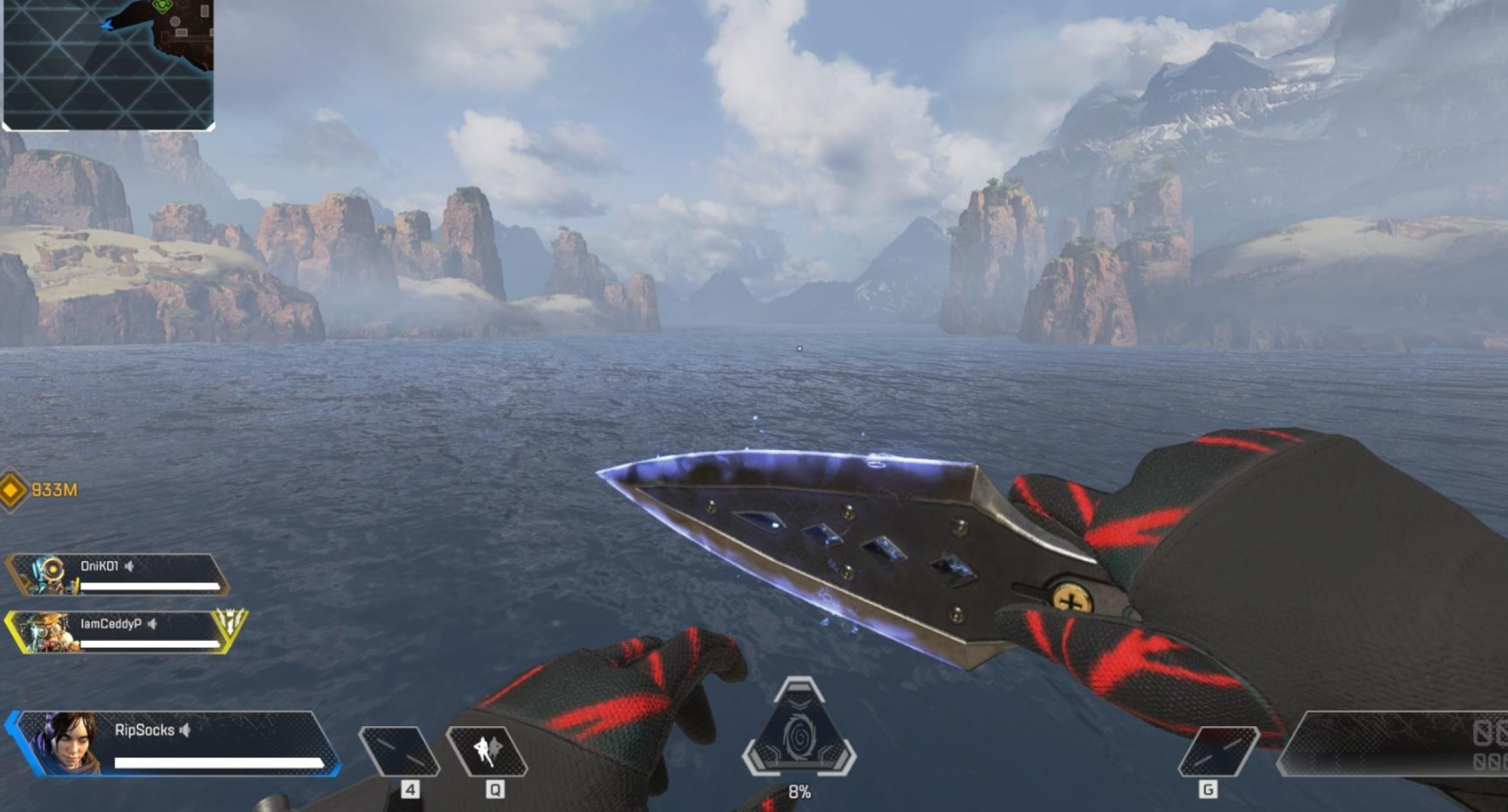Click the minimap in the corner
This screenshot has width=1508, height=812.
click(109, 64)
